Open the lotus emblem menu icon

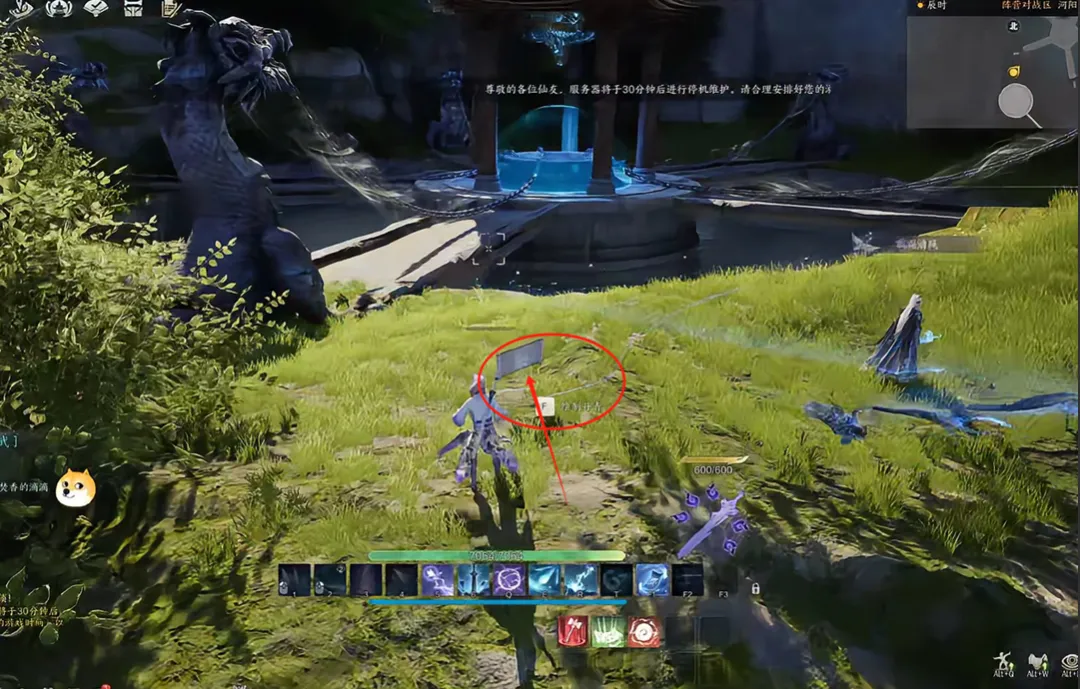point(59,9)
